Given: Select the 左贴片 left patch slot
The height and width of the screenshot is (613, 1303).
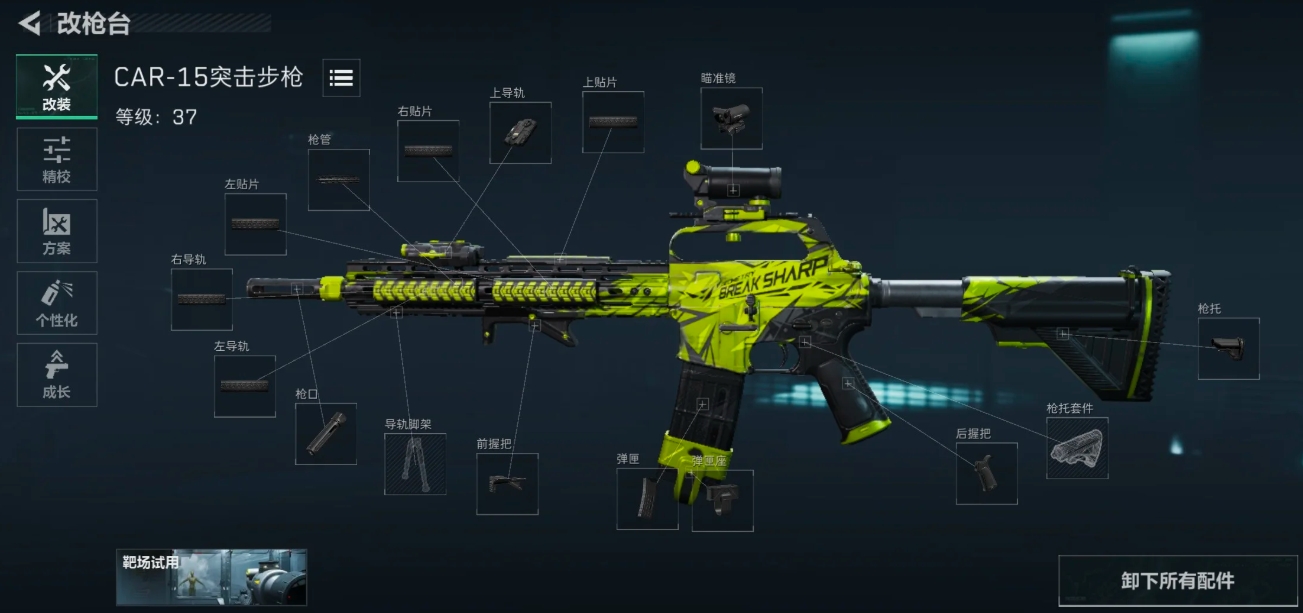Looking at the screenshot, I should pos(256,224).
